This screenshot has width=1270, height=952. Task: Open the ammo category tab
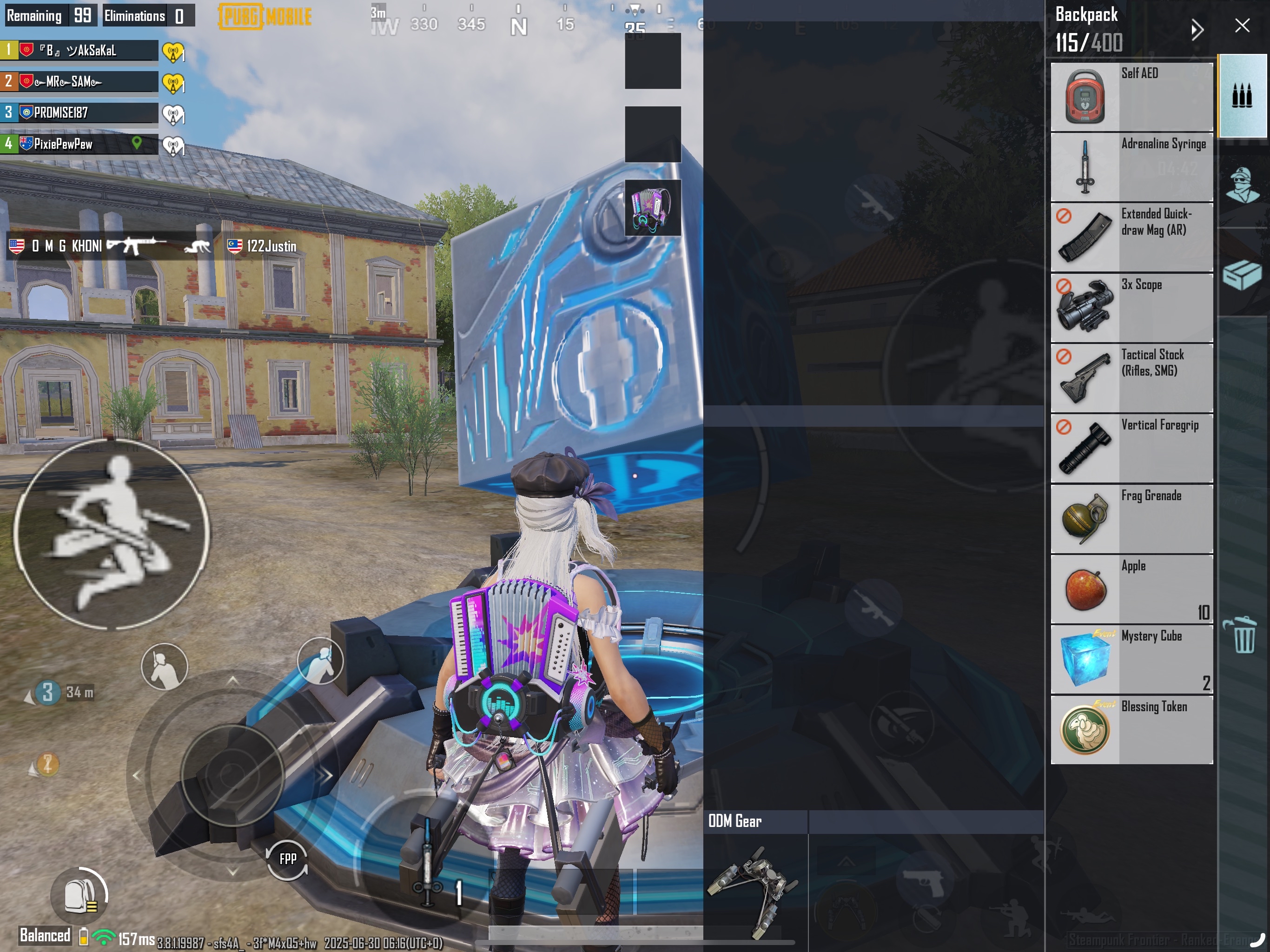point(1242,96)
